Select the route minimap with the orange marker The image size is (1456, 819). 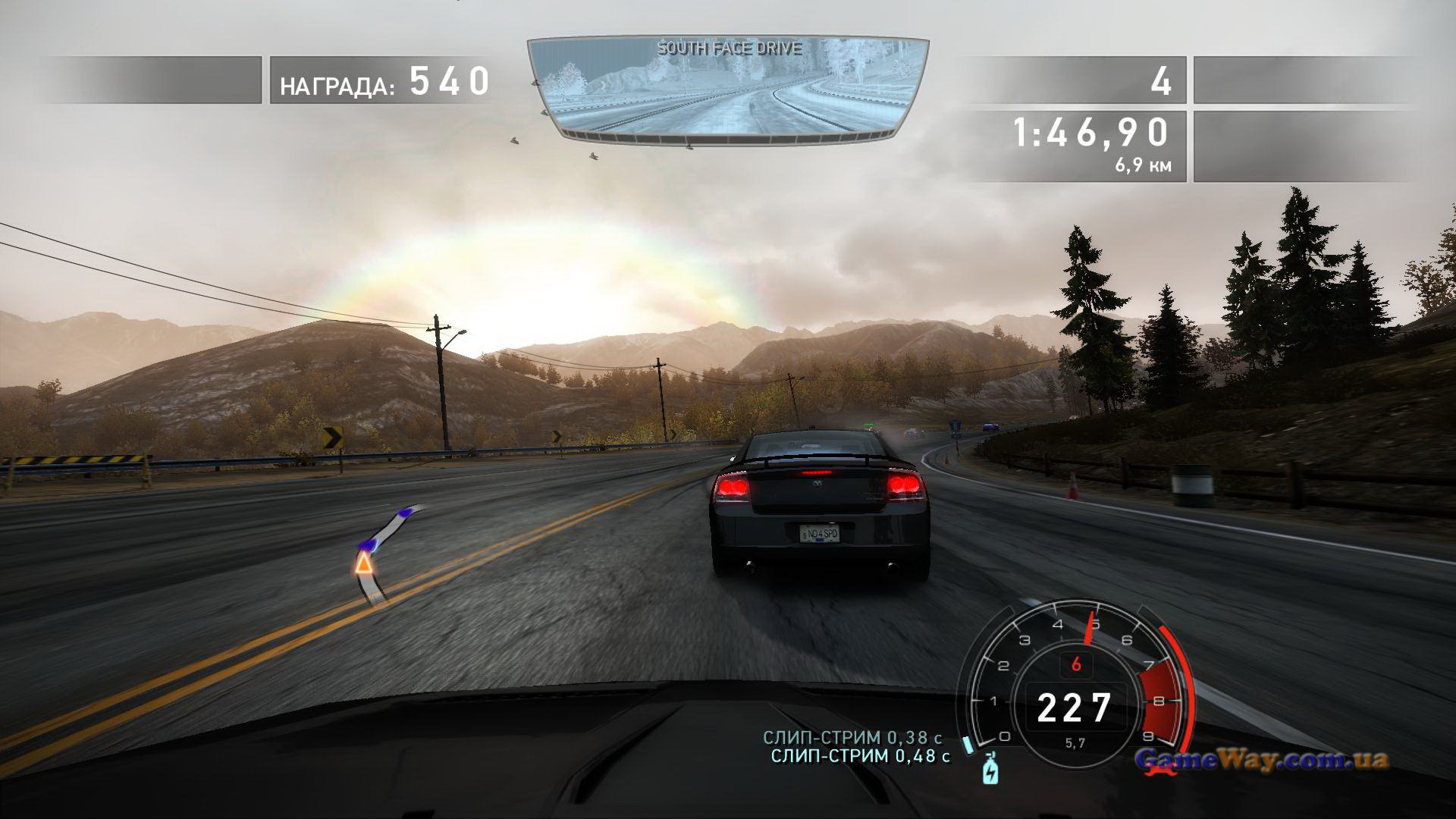click(383, 551)
